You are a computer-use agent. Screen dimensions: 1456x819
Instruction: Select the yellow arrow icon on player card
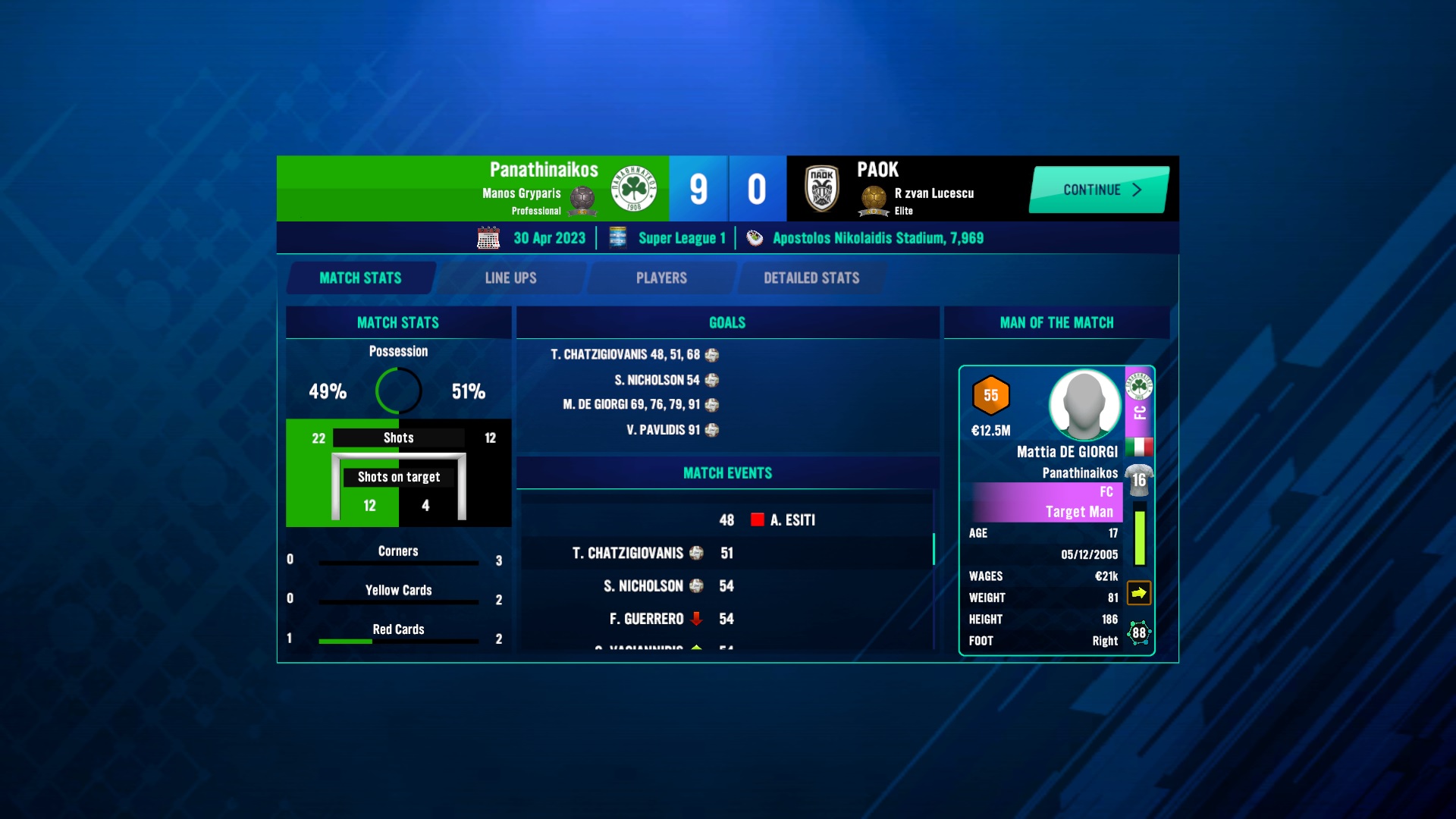click(1138, 593)
